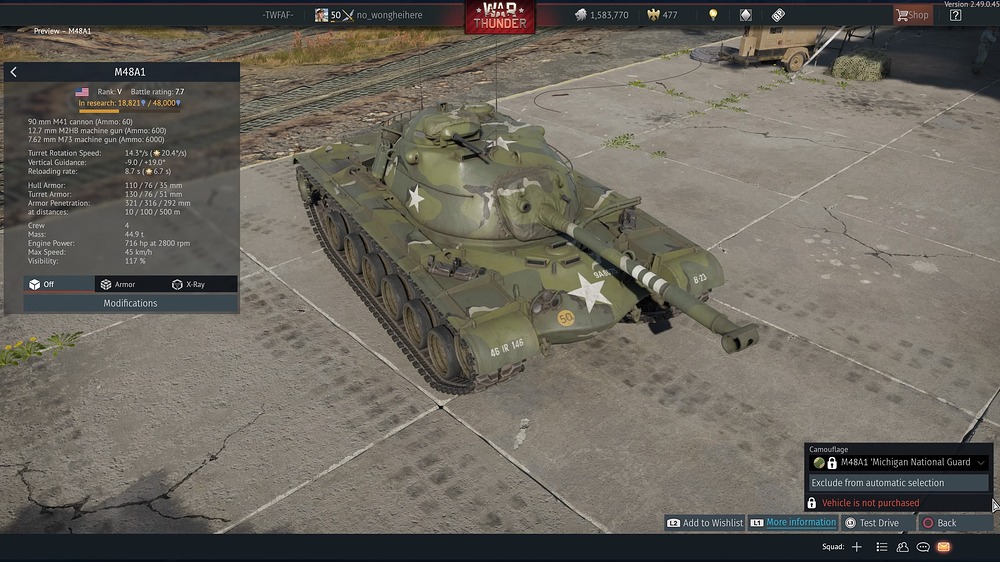Open the light bulb icon in top bar
This screenshot has height=562, width=1000.
coord(713,15)
